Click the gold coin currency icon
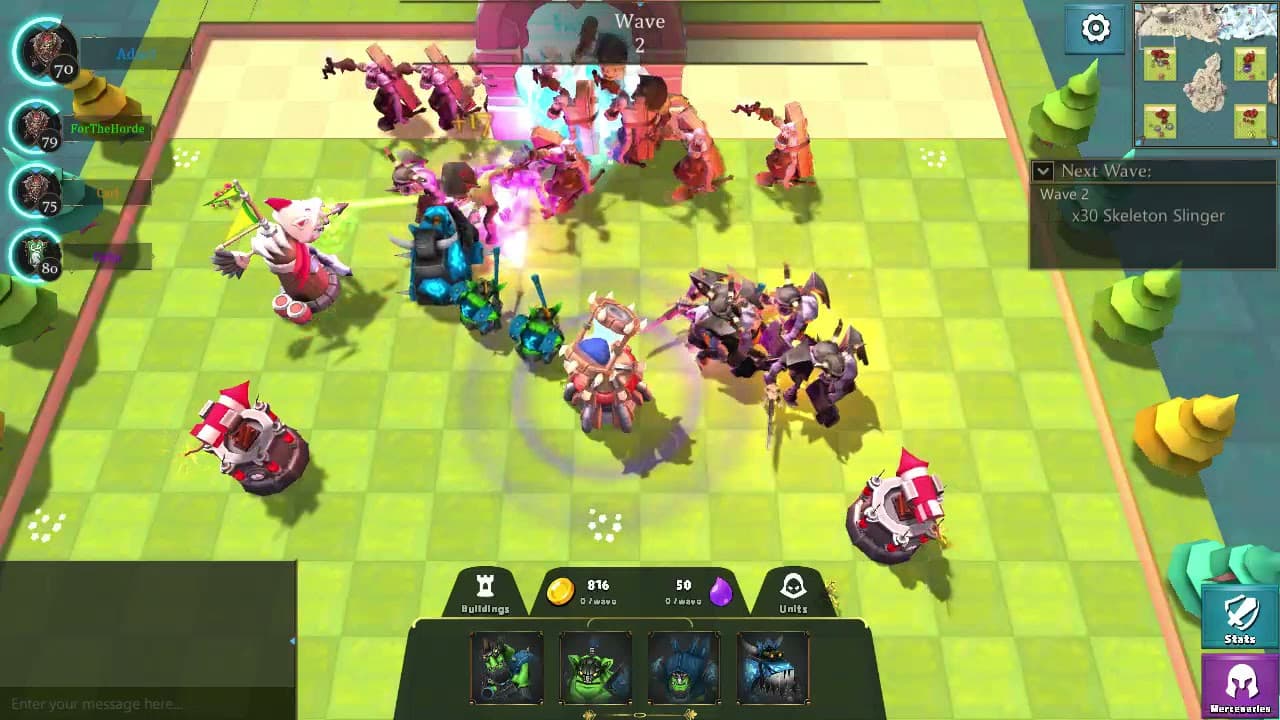 tap(563, 590)
